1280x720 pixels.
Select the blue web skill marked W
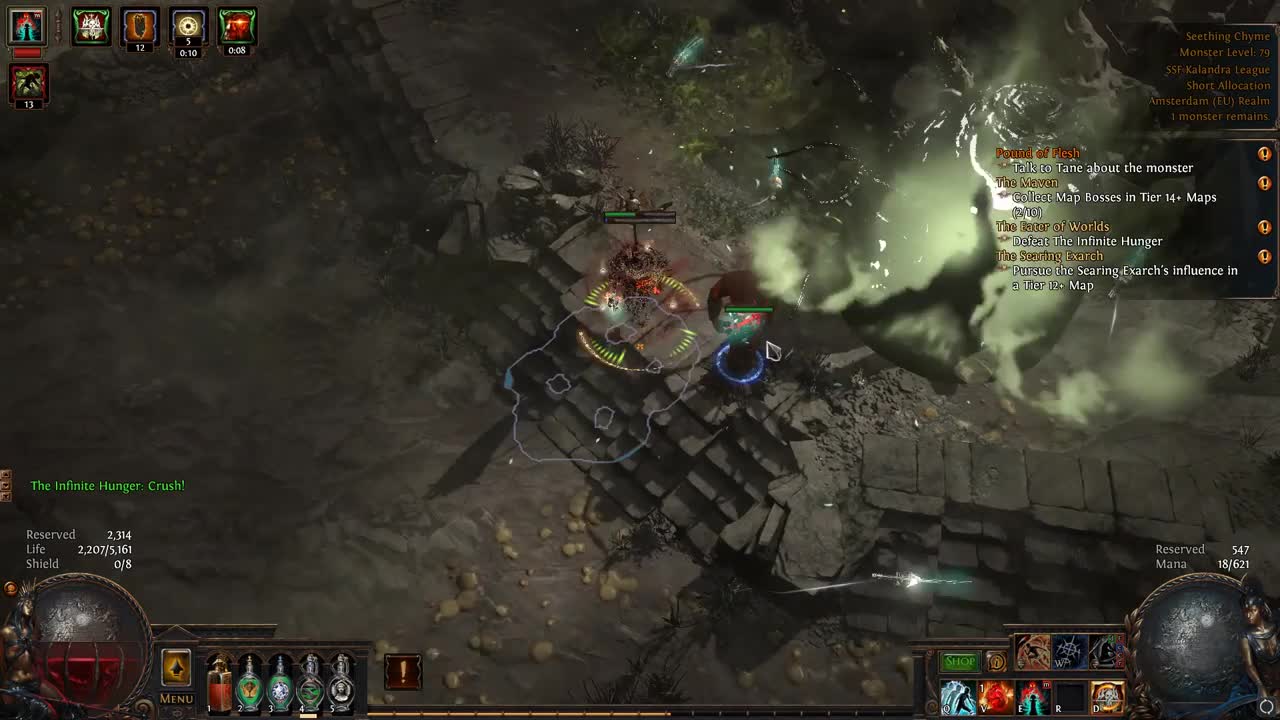(1070, 652)
